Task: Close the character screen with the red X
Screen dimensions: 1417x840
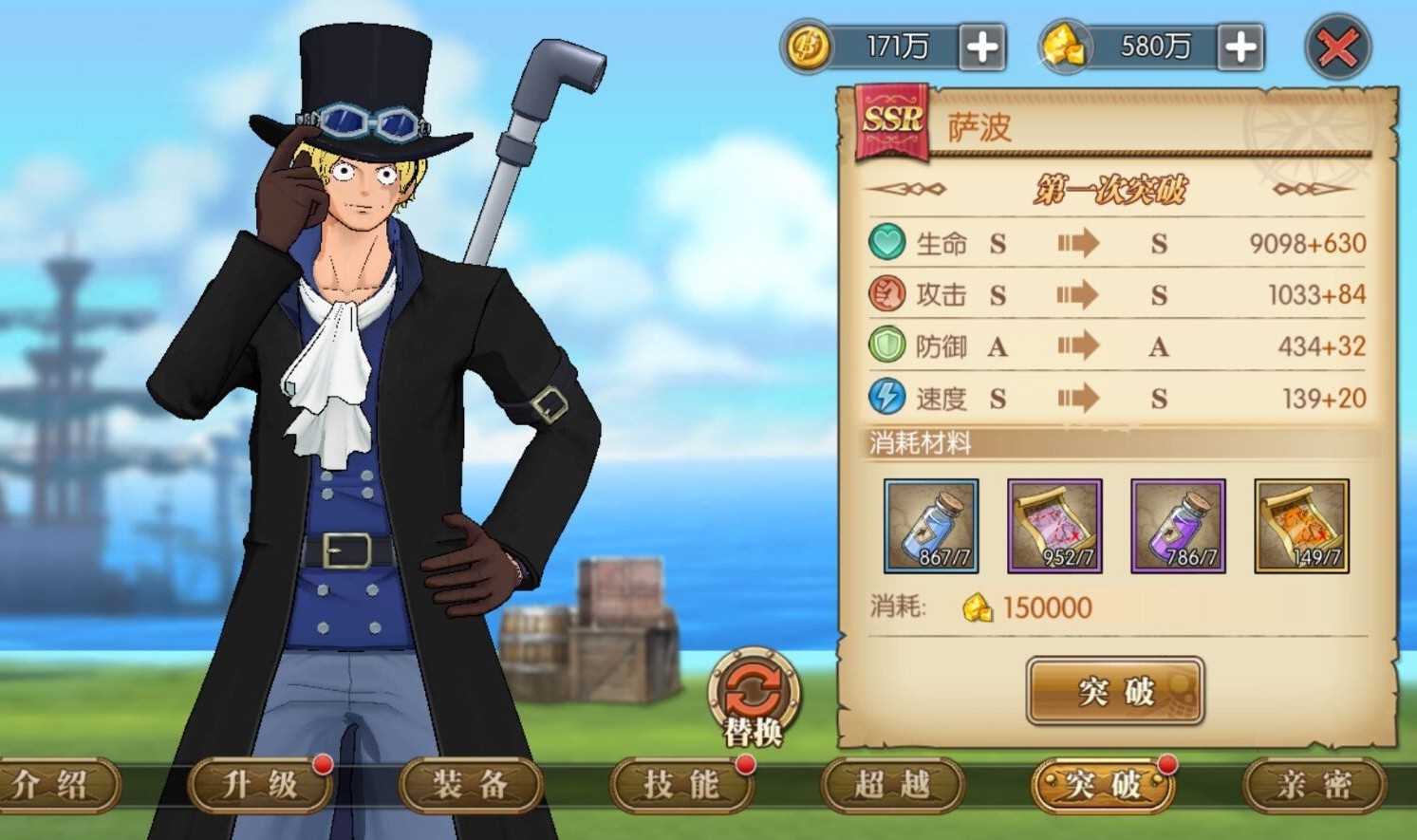Action: (1337, 47)
